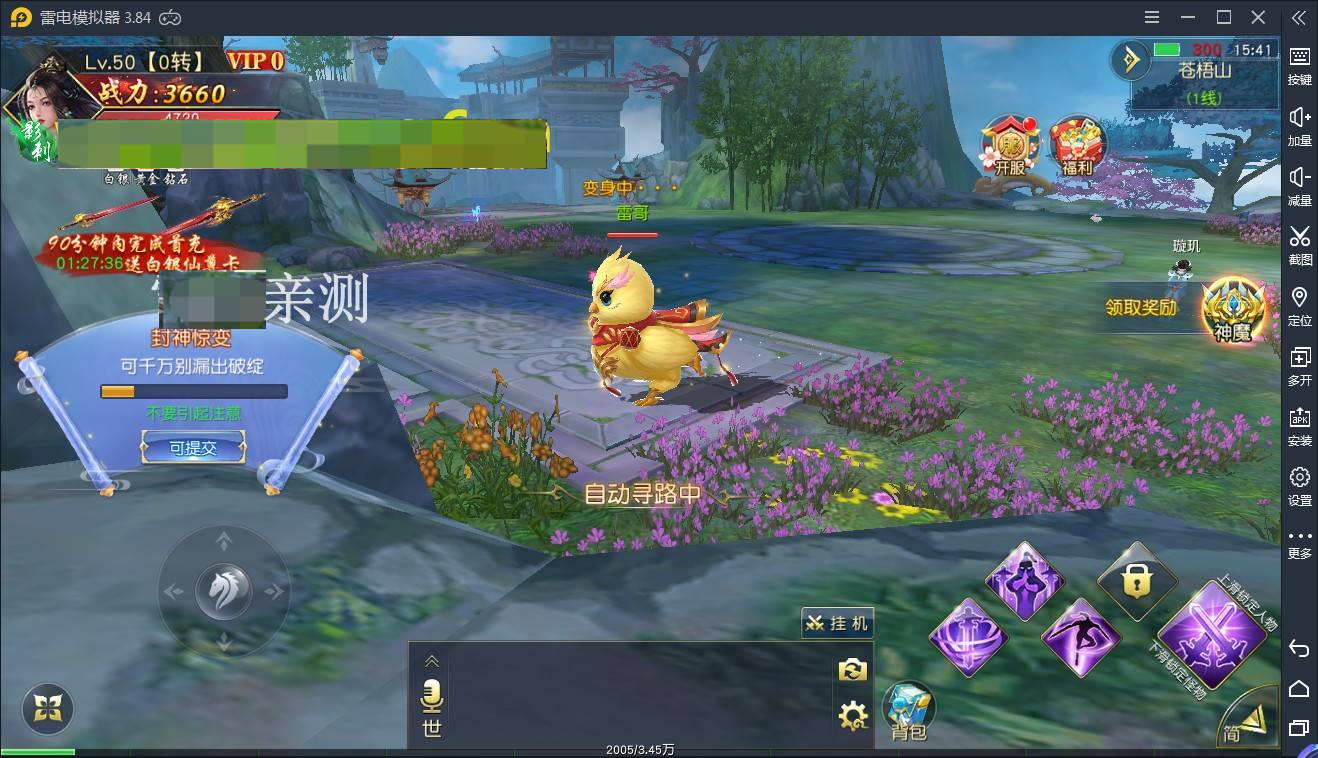Viewport: 1318px width, 758px height.
Task: Use the leaping kick figure skill
Action: pyautogui.click(x=1081, y=637)
